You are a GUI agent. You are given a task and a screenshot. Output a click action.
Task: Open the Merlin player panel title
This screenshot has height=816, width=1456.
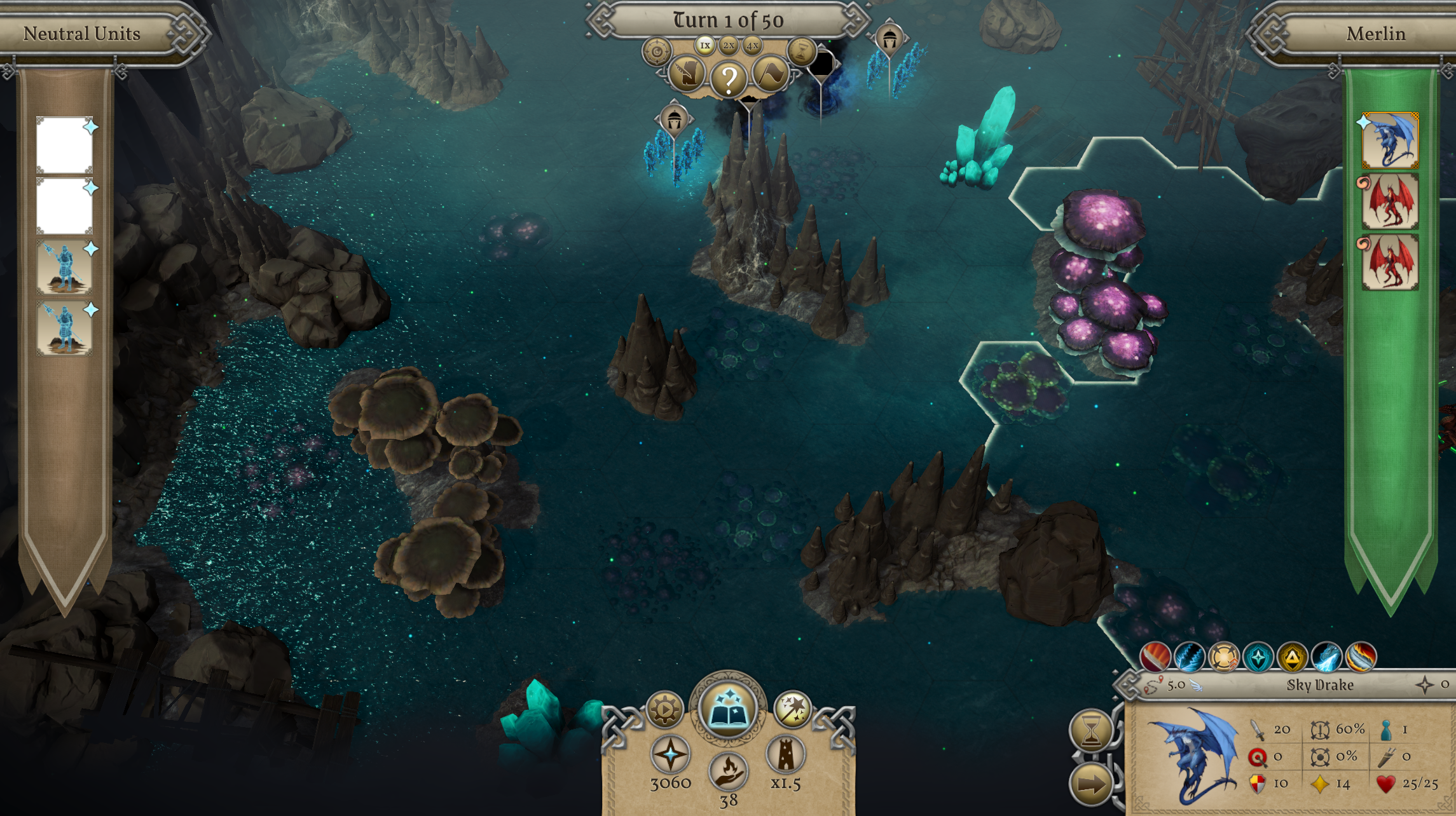pyautogui.click(x=1377, y=34)
